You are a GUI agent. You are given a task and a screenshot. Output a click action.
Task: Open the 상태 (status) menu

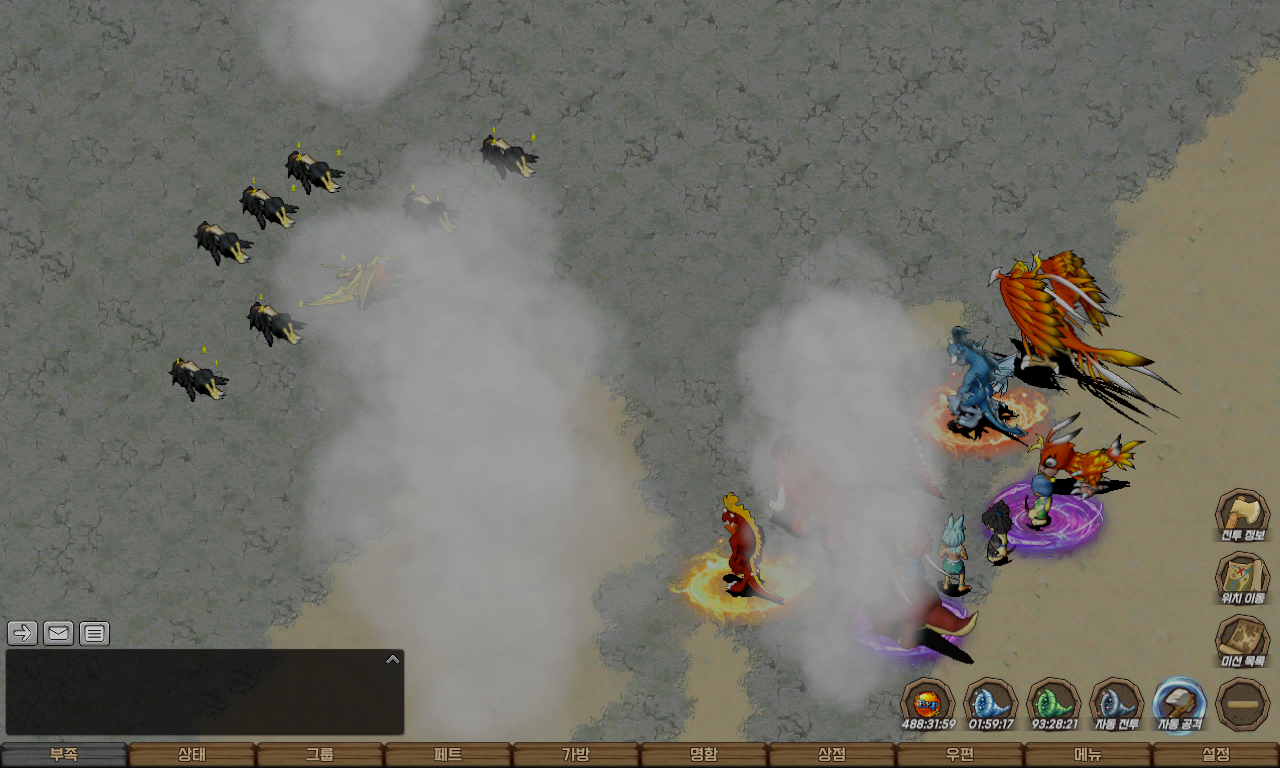pyautogui.click(x=192, y=755)
